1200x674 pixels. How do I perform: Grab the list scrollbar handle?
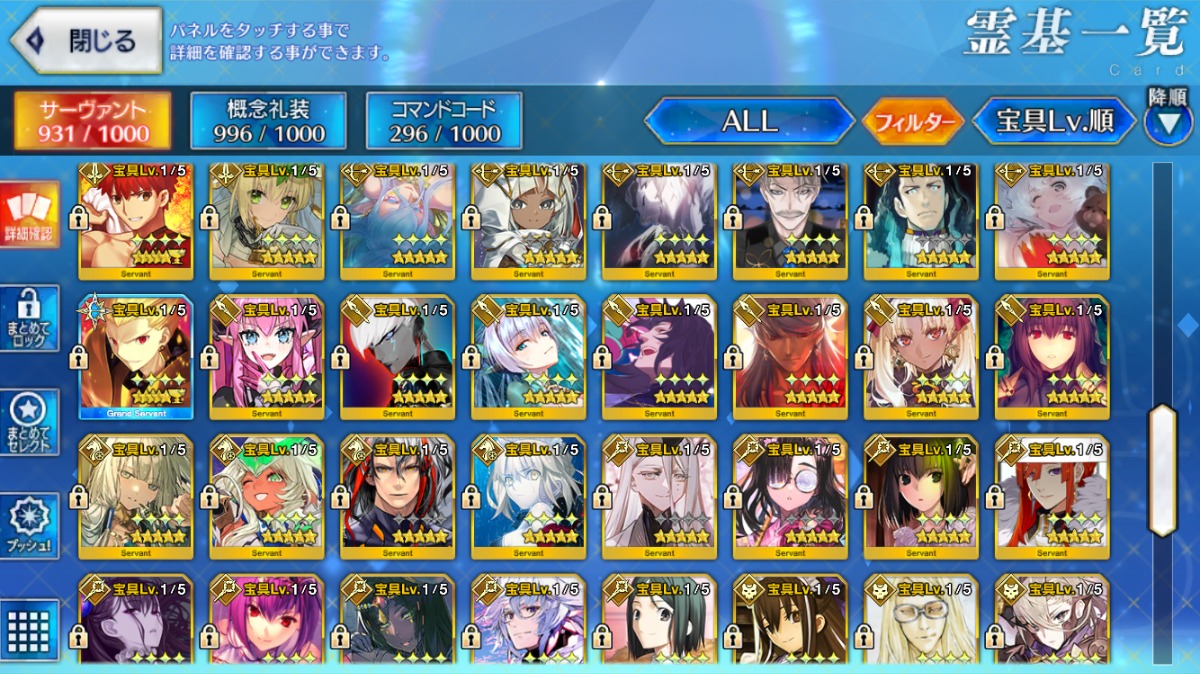[x=1162, y=470]
